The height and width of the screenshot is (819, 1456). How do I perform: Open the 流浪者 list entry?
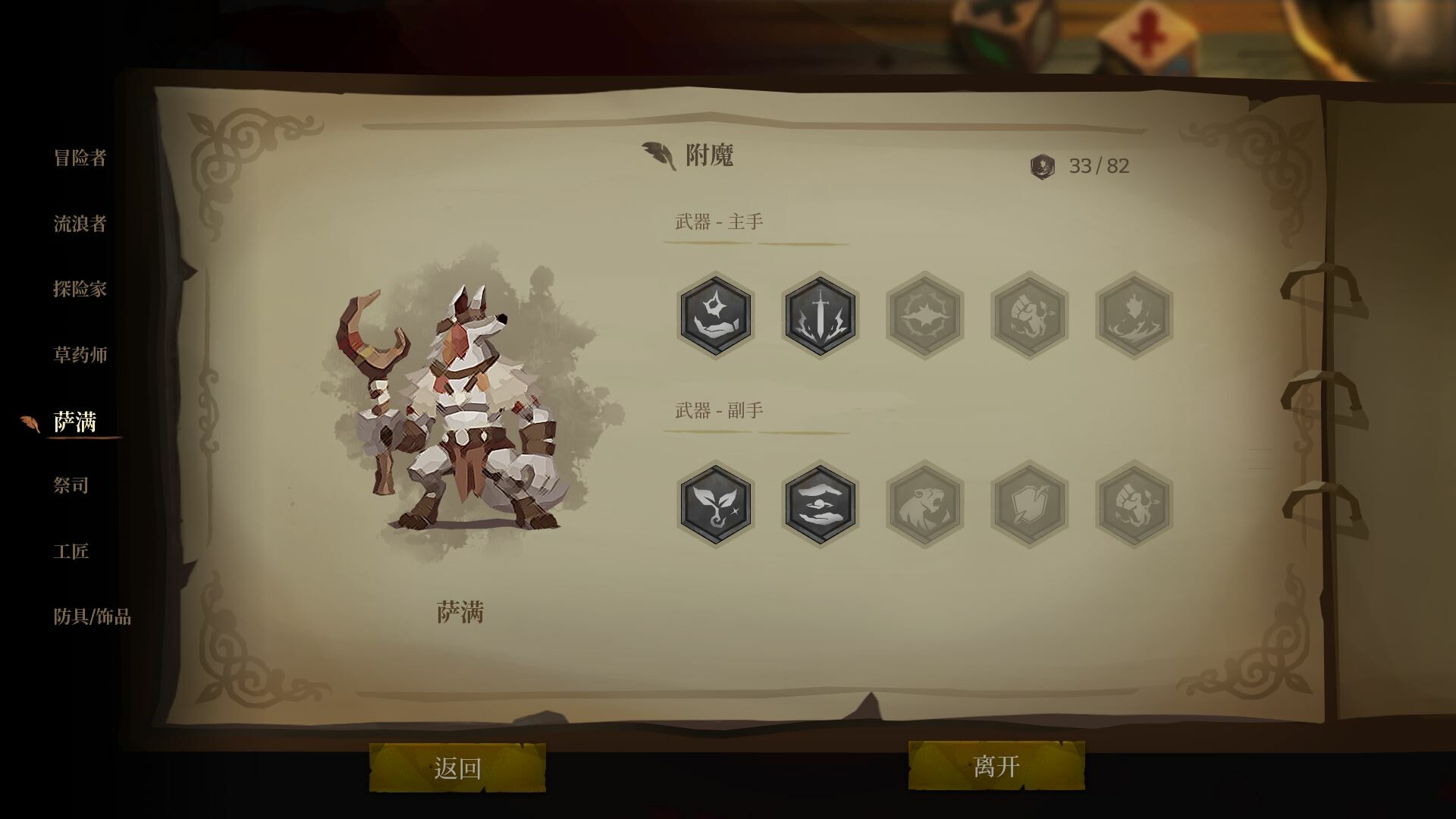click(80, 224)
